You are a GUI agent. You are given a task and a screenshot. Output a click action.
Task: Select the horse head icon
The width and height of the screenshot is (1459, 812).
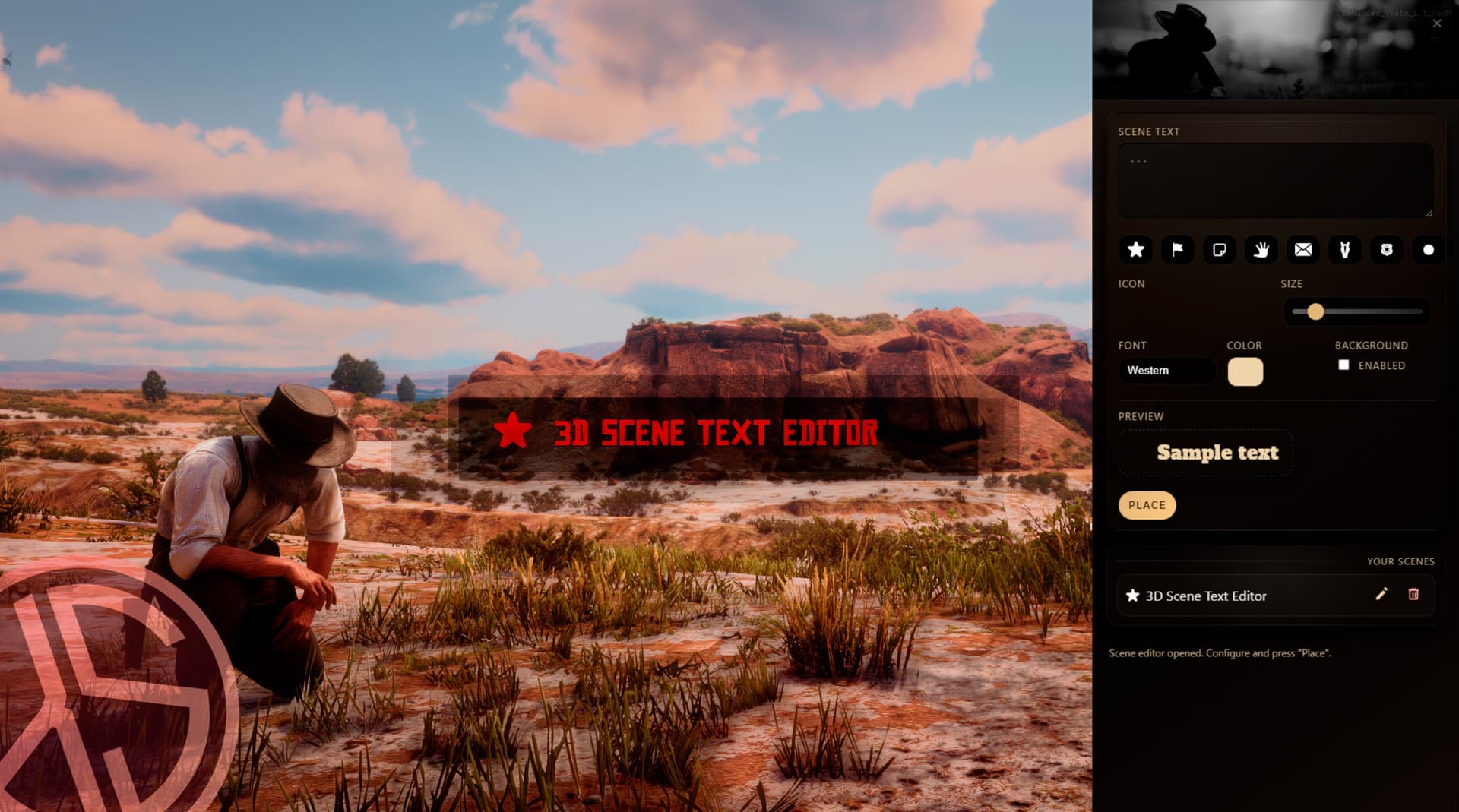(x=1345, y=250)
